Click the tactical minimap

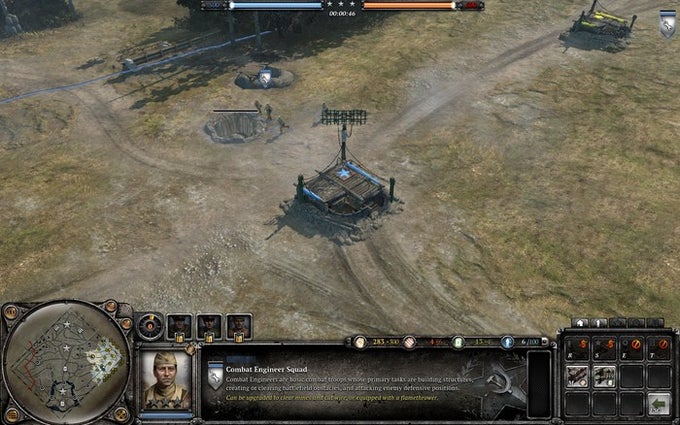tap(67, 361)
